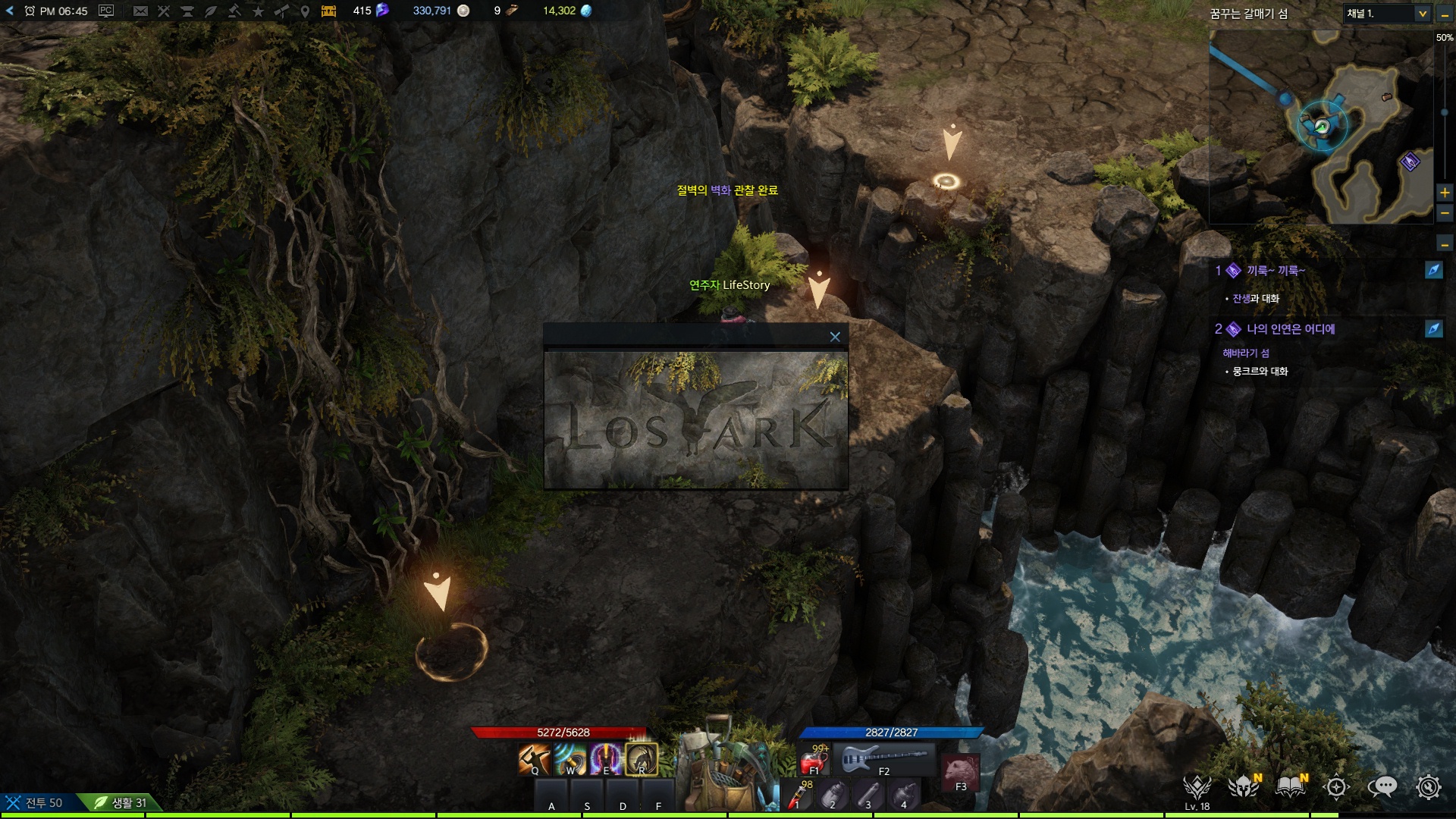The image size is (1456, 819).
Task: Activate the highlighted R skill
Action: pos(642,758)
